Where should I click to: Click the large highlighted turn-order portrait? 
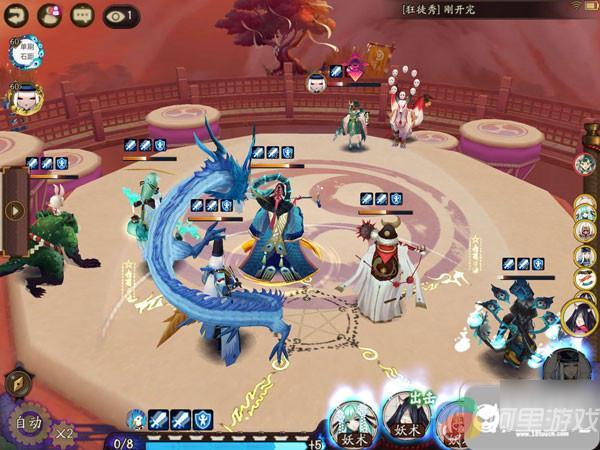(579, 315)
